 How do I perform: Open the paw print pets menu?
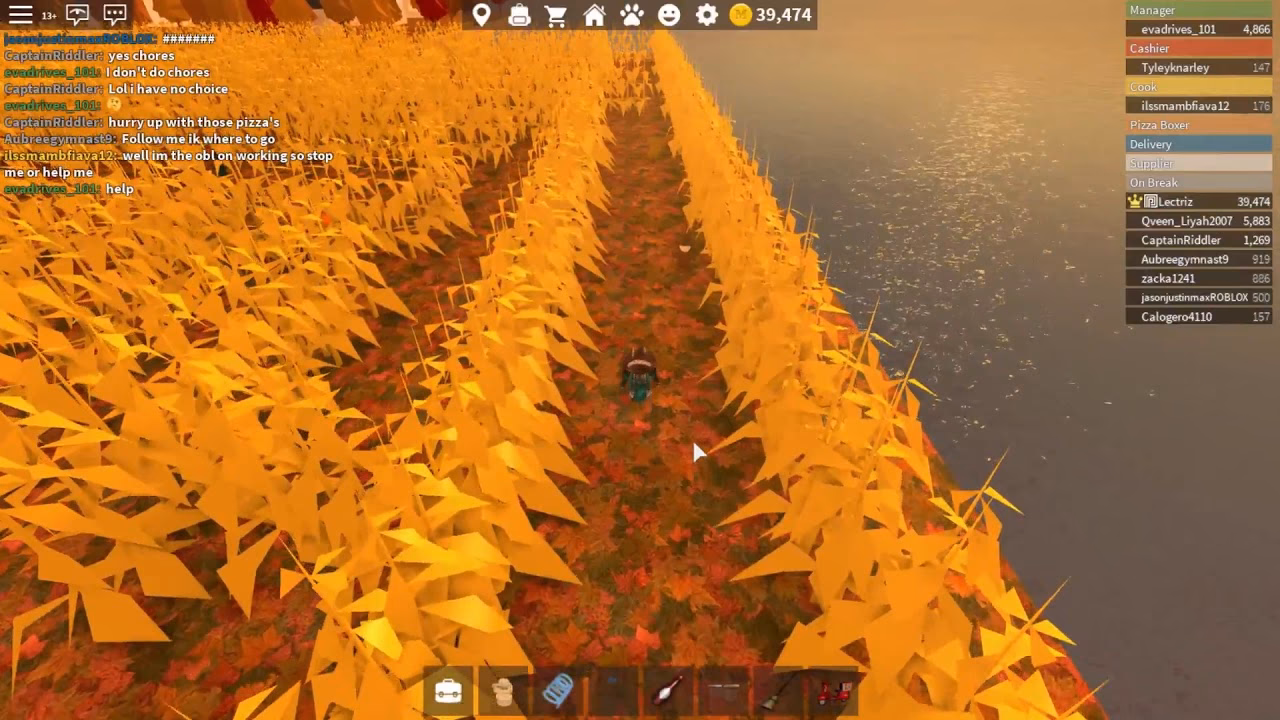point(632,15)
